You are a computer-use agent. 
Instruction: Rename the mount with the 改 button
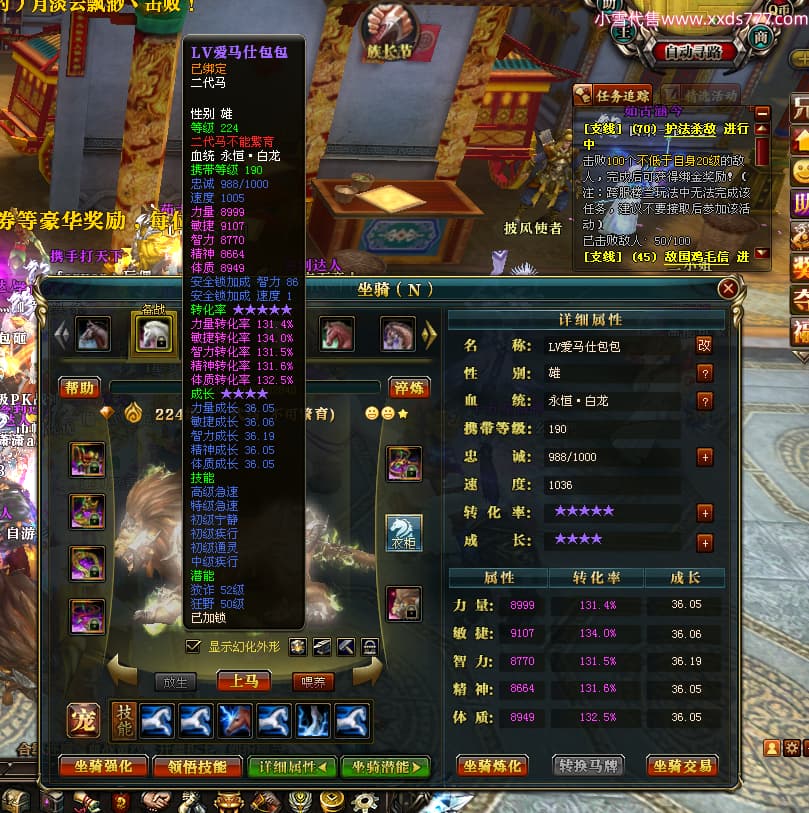tap(704, 345)
